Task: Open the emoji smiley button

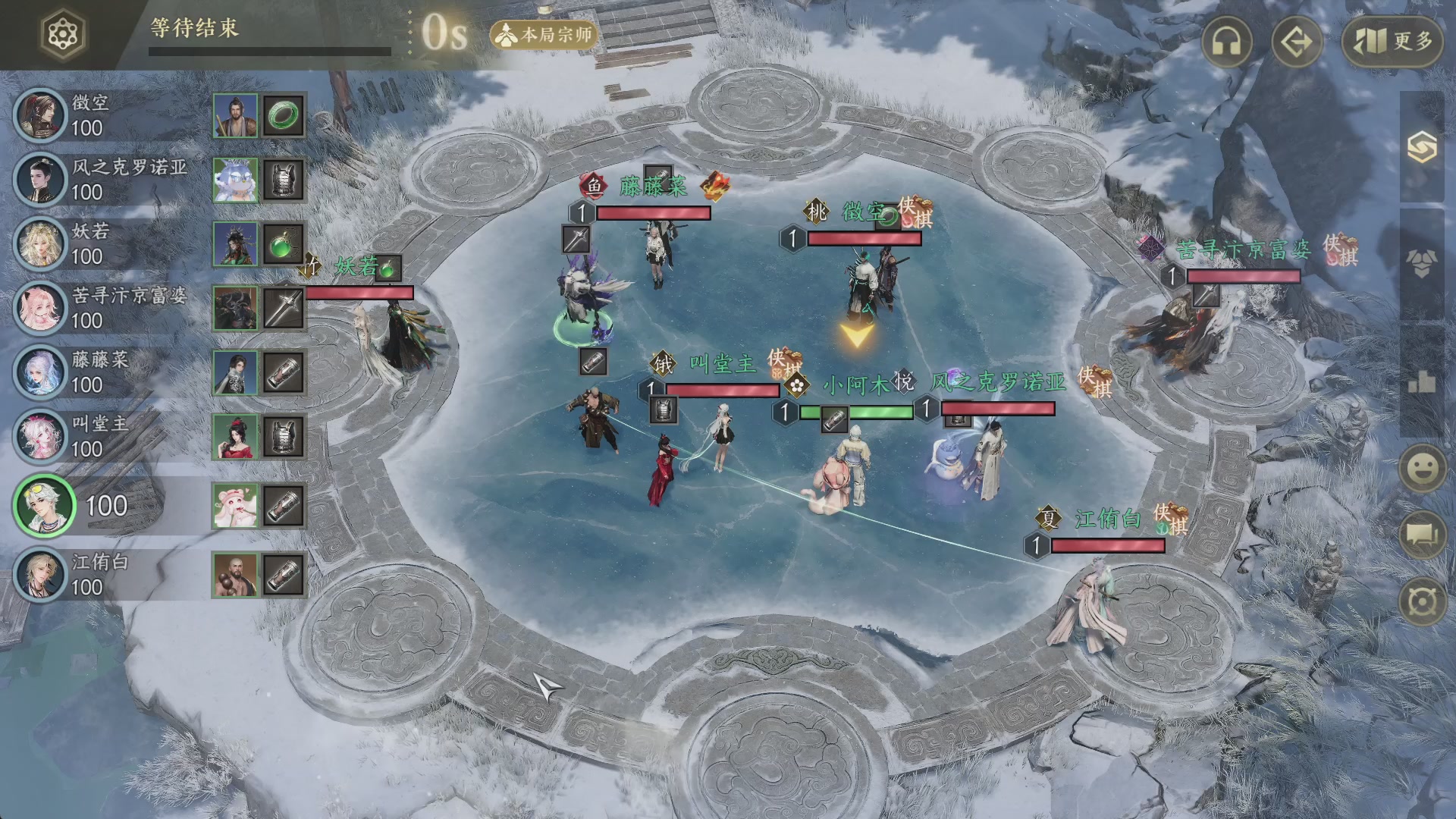Action: point(1422,468)
